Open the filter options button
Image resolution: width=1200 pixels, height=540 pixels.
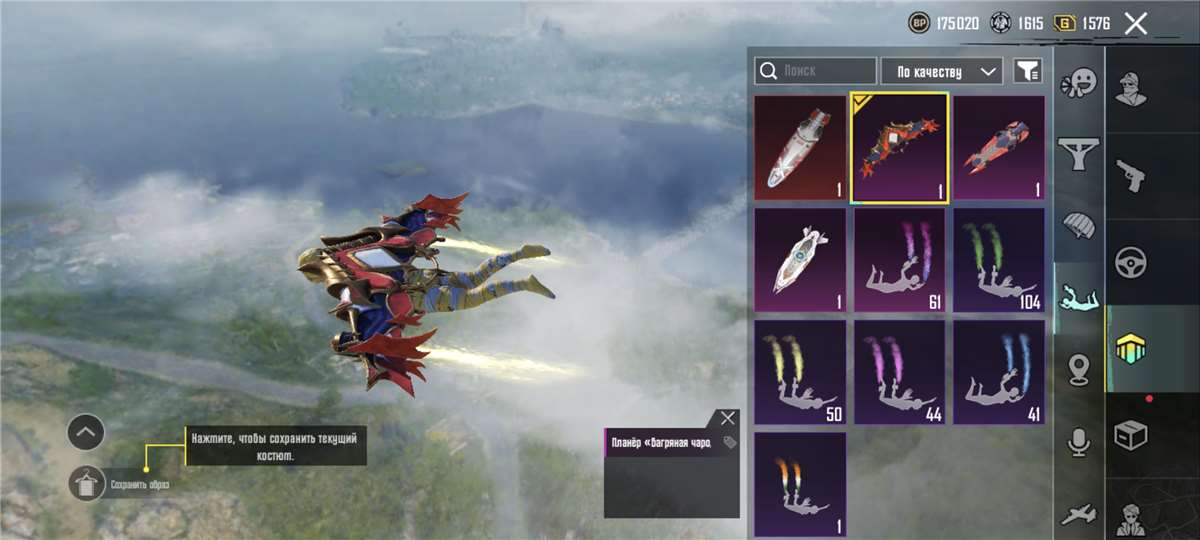[x=1027, y=71]
